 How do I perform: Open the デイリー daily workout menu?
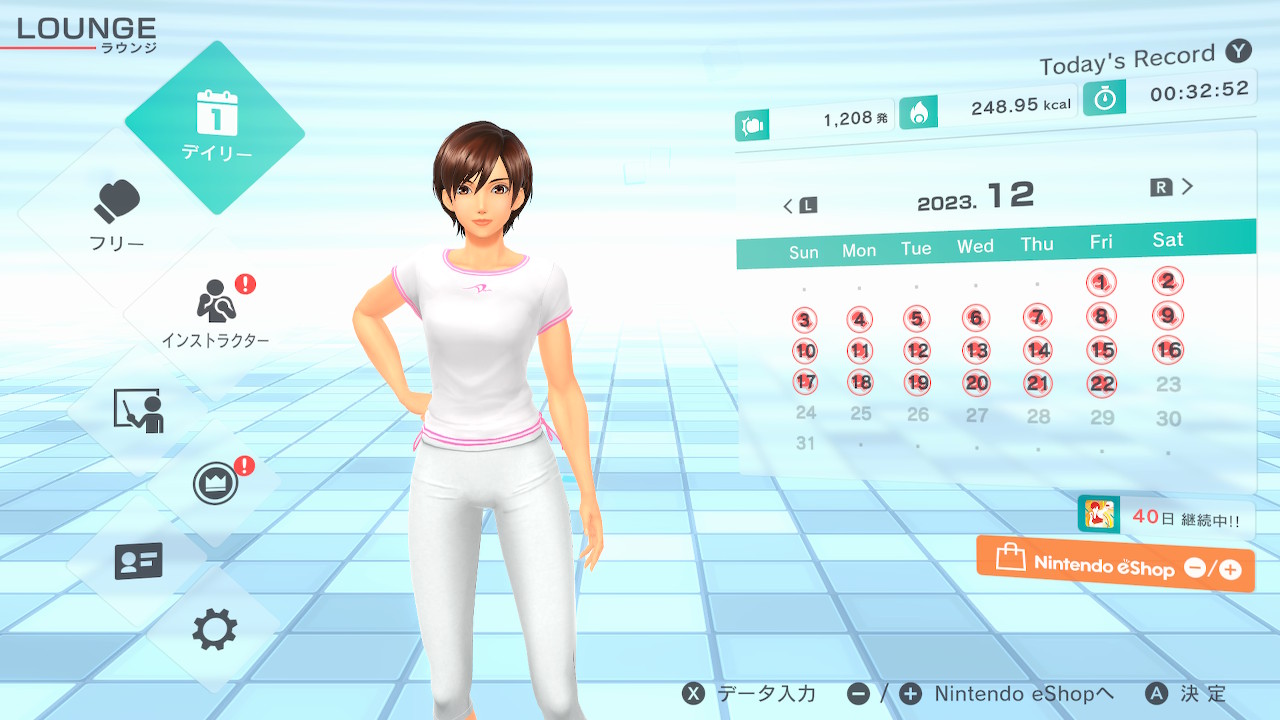tap(215, 127)
